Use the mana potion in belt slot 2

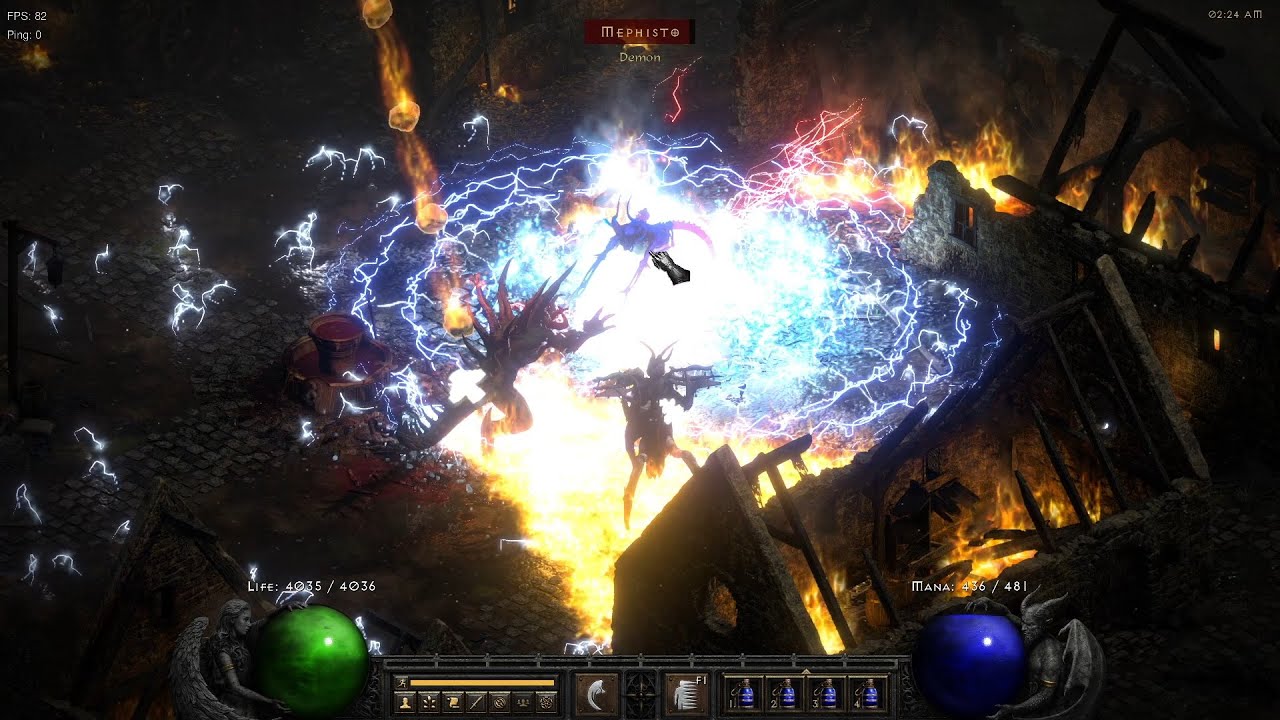785,693
